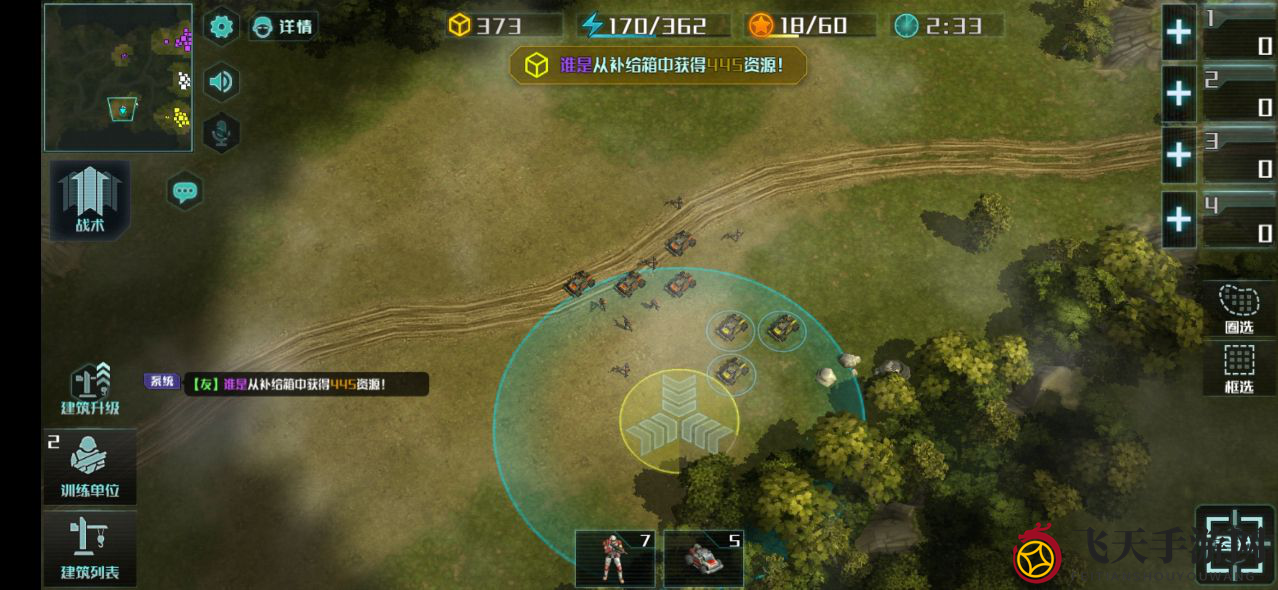The image size is (1278, 590).
Task: Add units to control group 2
Action: [1179, 94]
